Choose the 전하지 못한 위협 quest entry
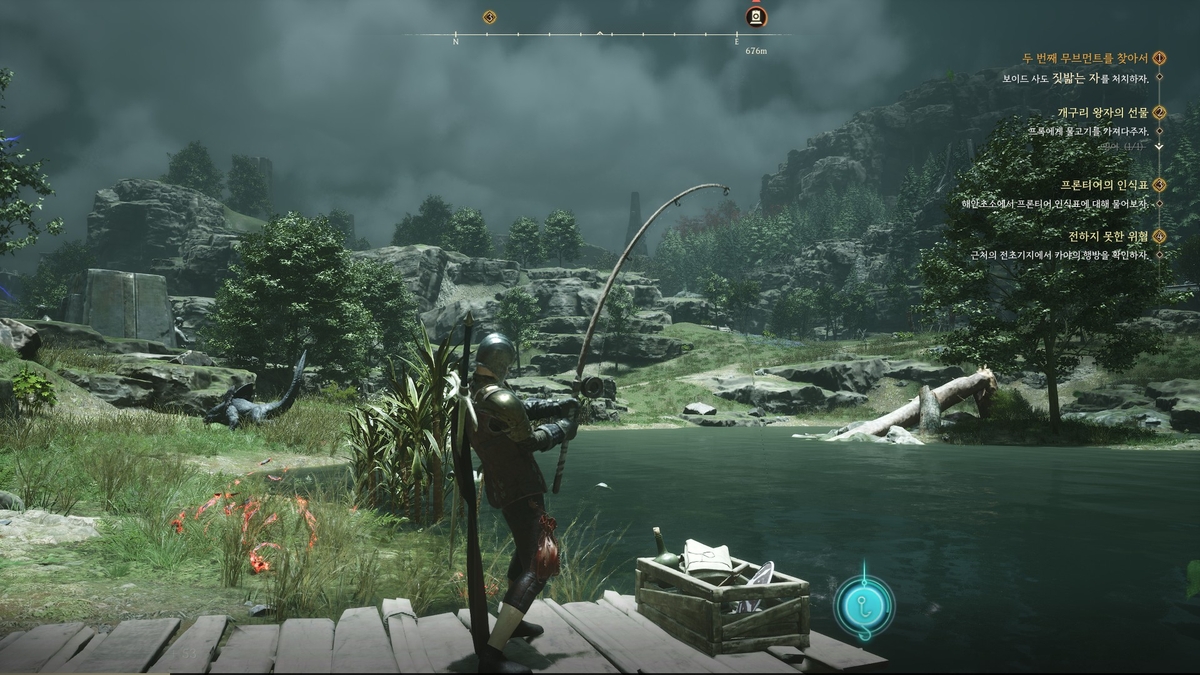The image size is (1200, 675). click(x=1109, y=236)
